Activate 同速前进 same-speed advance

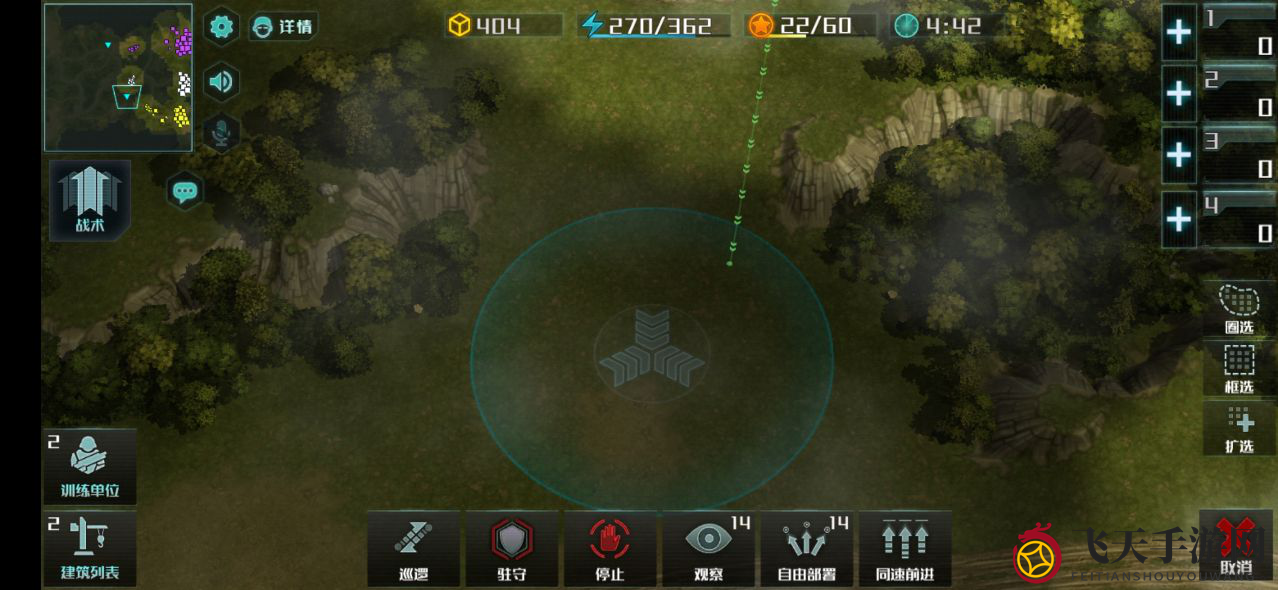pos(905,548)
